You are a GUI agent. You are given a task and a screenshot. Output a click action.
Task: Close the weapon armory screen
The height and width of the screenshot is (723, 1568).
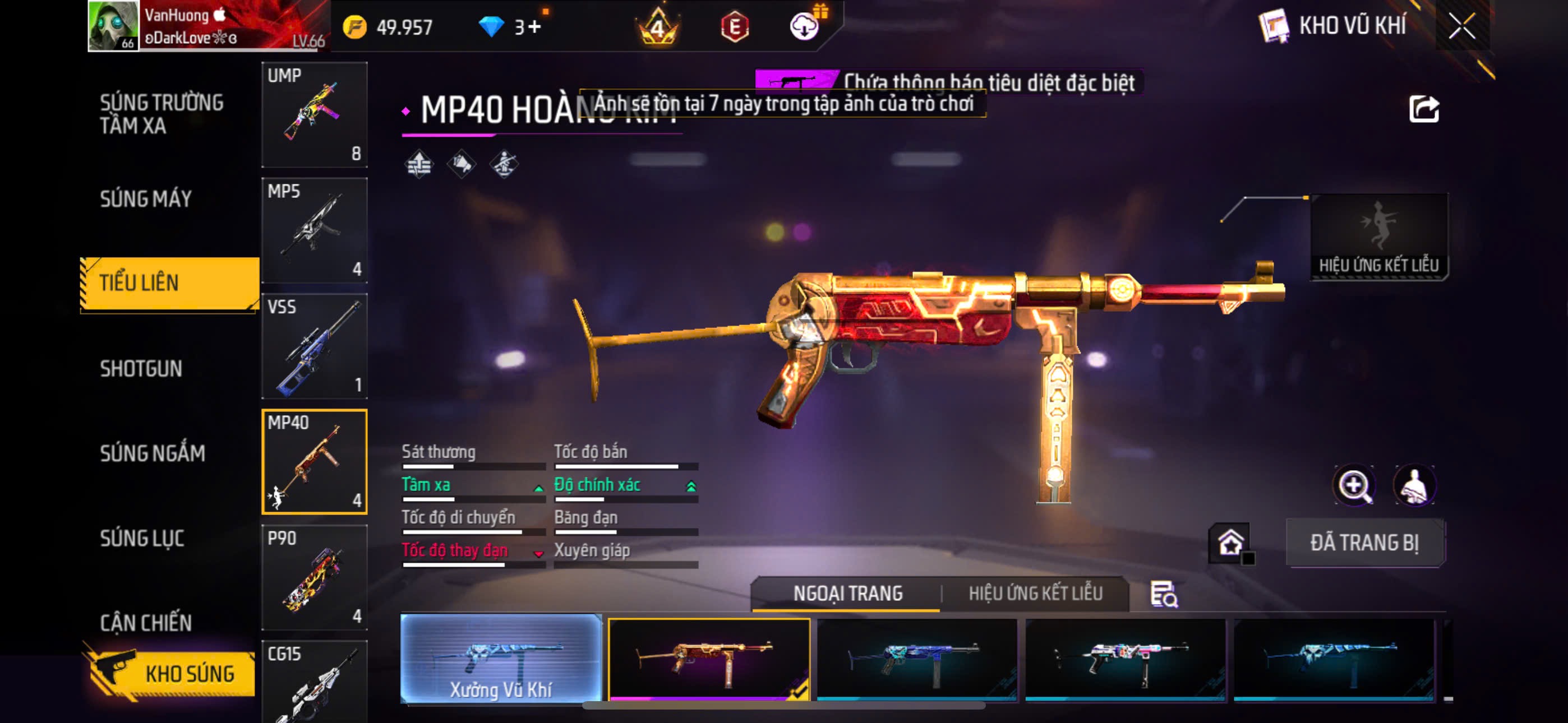pyautogui.click(x=1461, y=26)
